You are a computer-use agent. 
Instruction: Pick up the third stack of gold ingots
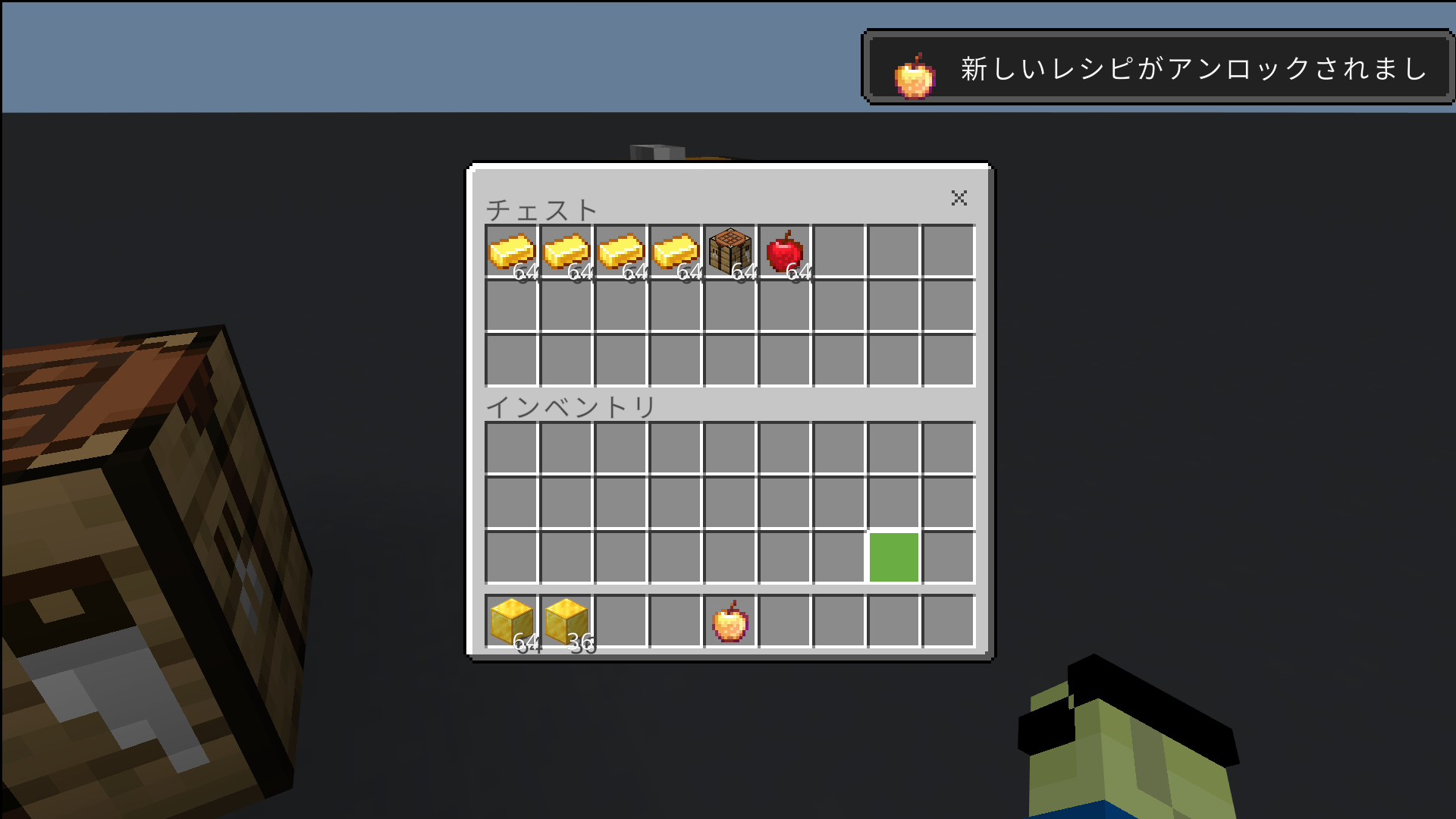[x=620, y=250]
